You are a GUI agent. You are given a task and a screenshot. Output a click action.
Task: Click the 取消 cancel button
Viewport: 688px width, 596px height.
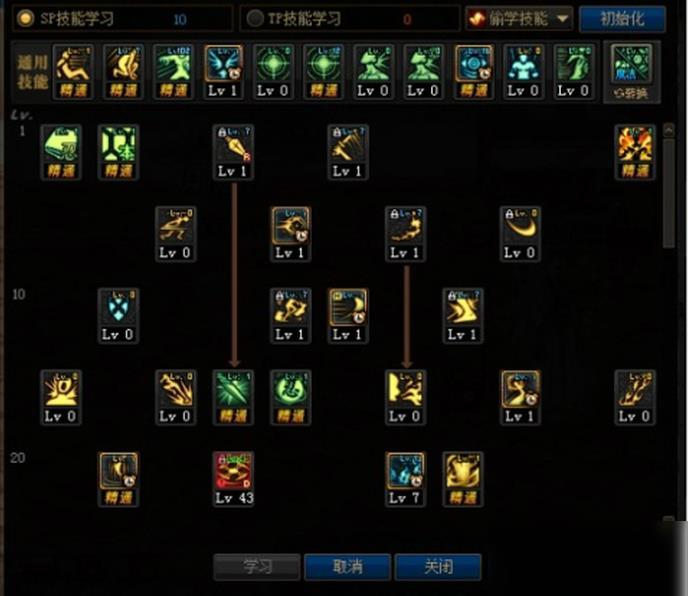point(347,567)
